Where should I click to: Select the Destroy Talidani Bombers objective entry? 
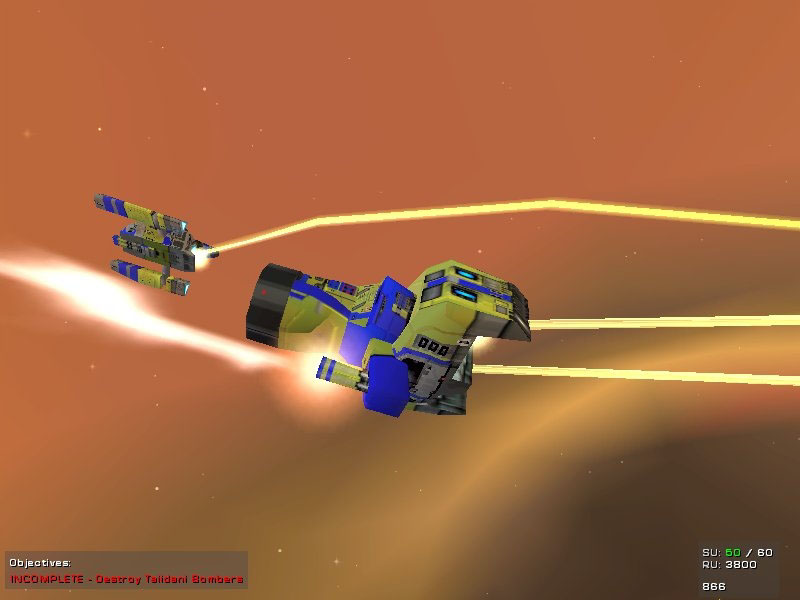pyautogui.click(x=127, y=579)
